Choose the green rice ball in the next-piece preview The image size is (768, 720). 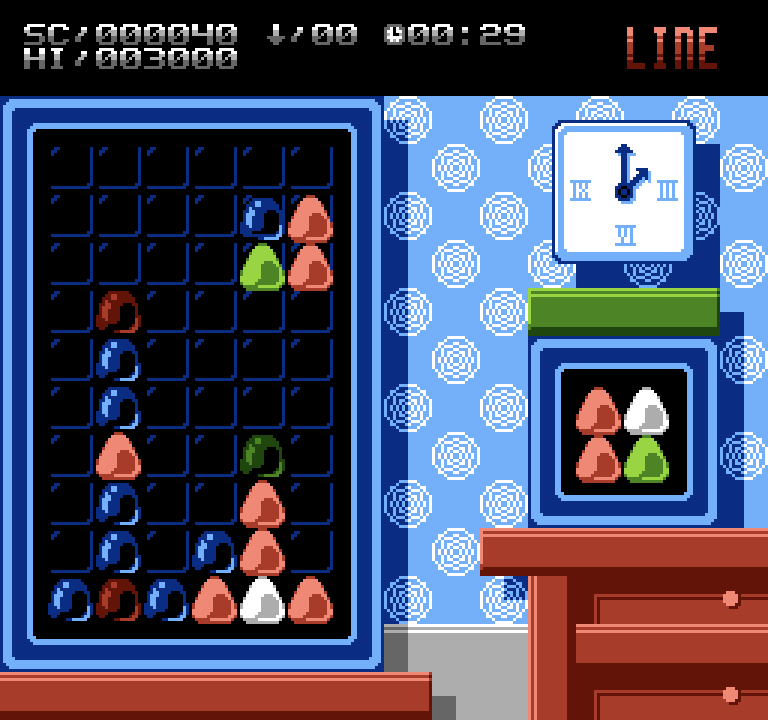(646, 460)
